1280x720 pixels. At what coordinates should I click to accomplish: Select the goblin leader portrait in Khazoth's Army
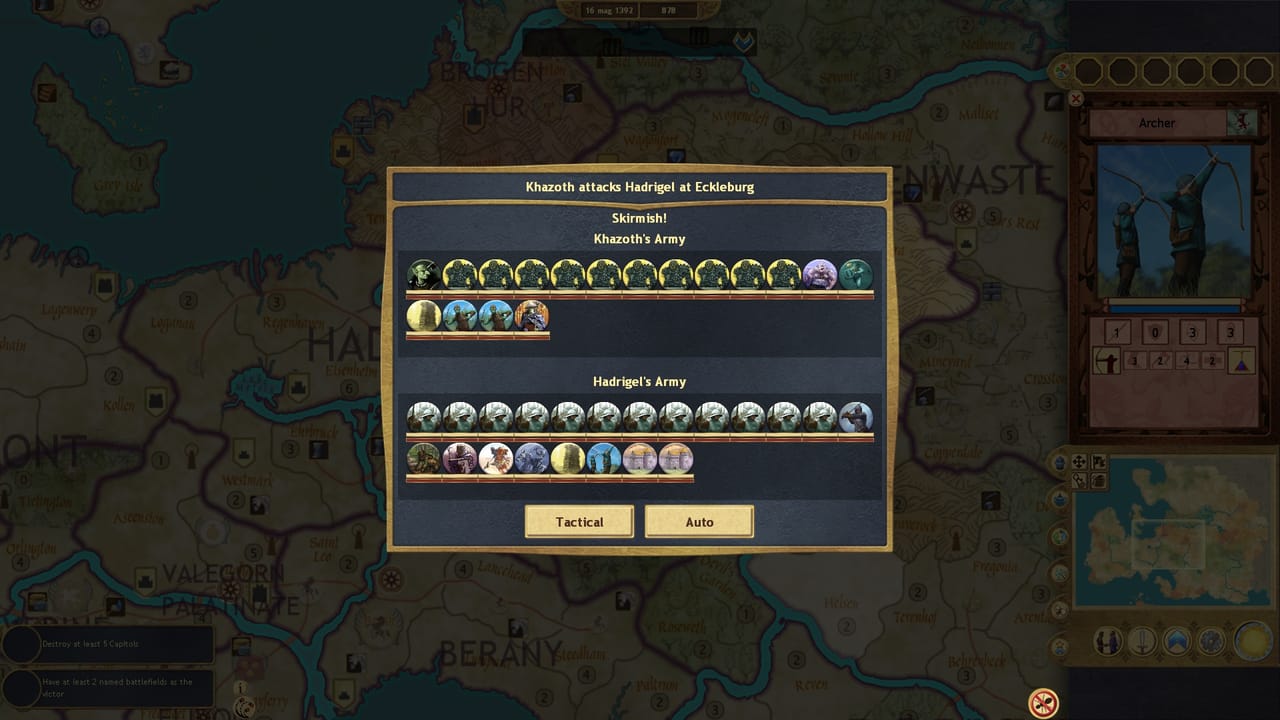(423, 272)
